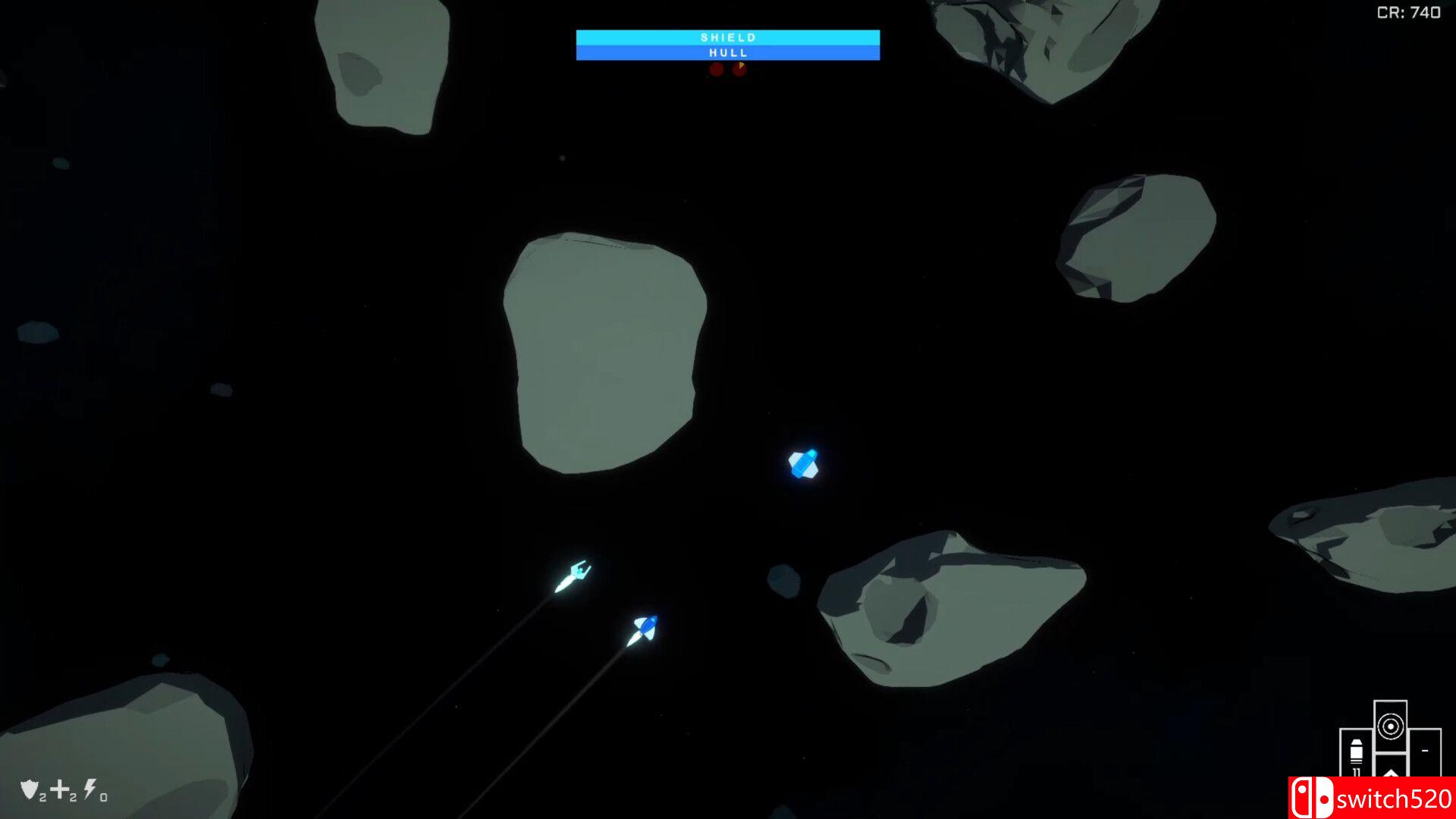Toggle the HULL status bar

click(728, 52)
